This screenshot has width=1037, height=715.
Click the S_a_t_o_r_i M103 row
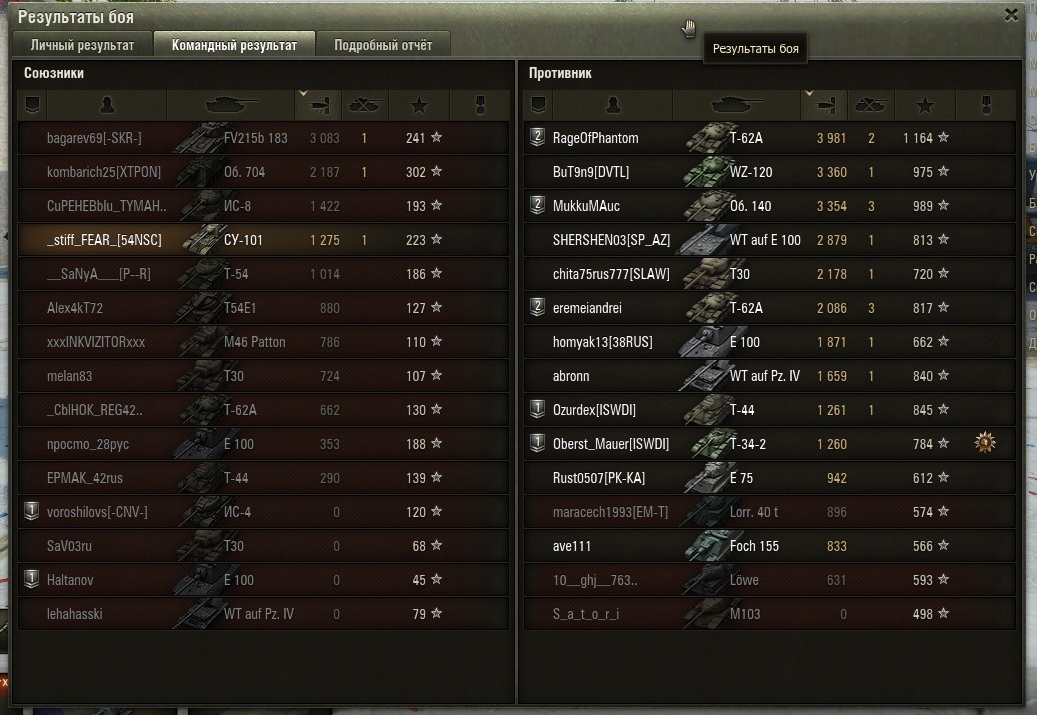(x=770, y=614)
